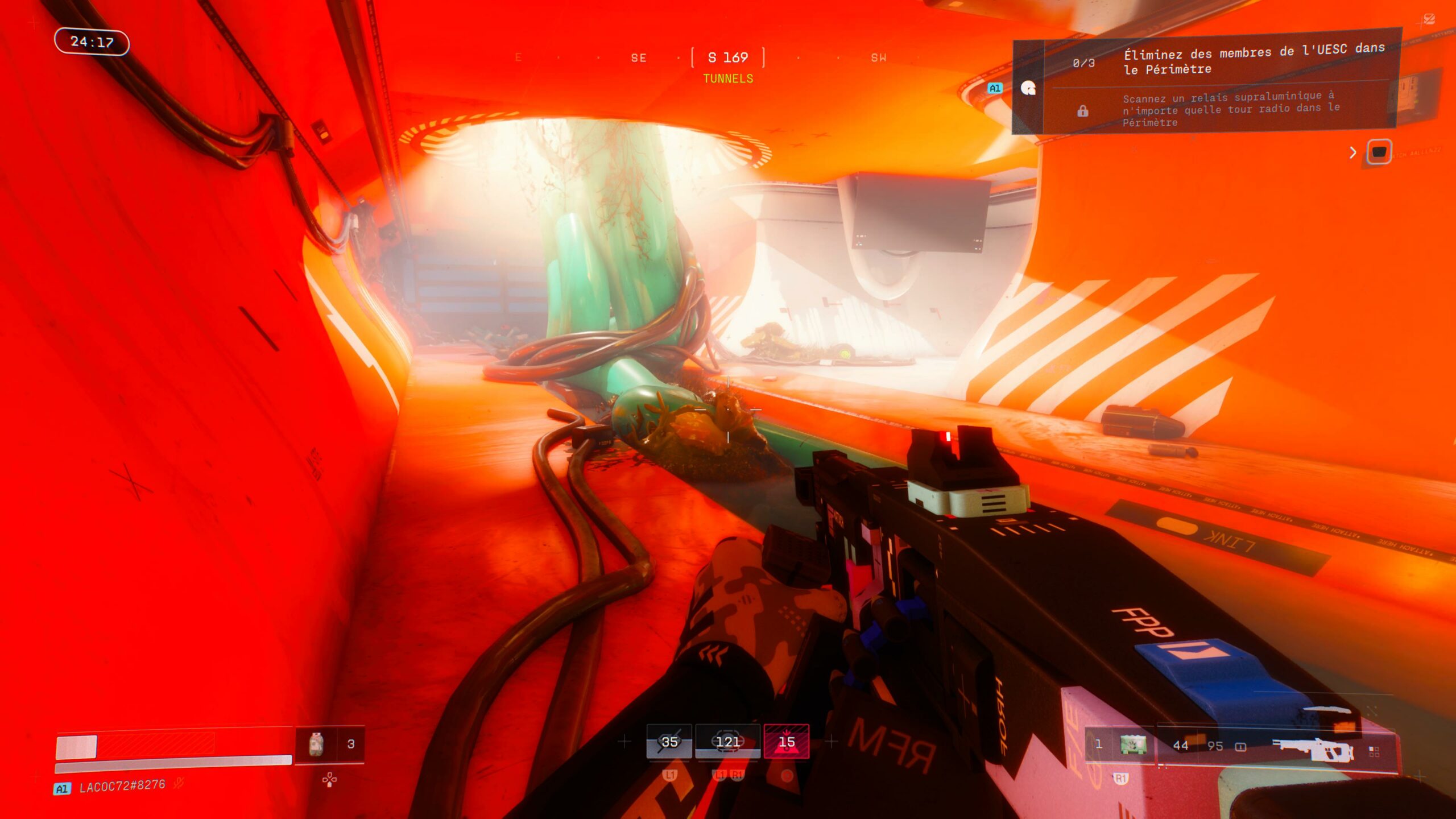Select the LACOC72#8276 player name tag
1456x819 pixels.
122,787
